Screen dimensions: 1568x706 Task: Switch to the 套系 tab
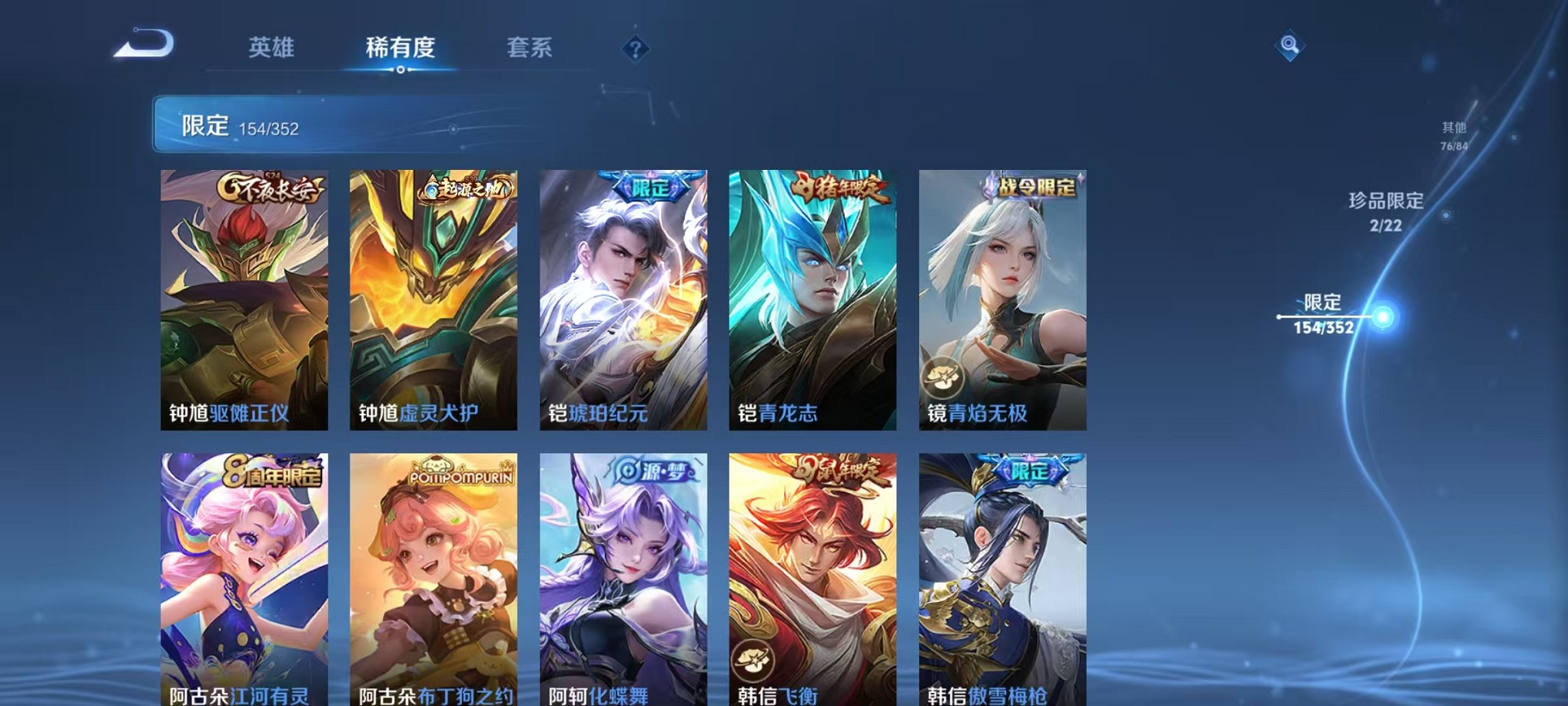[x=537, y=48]
